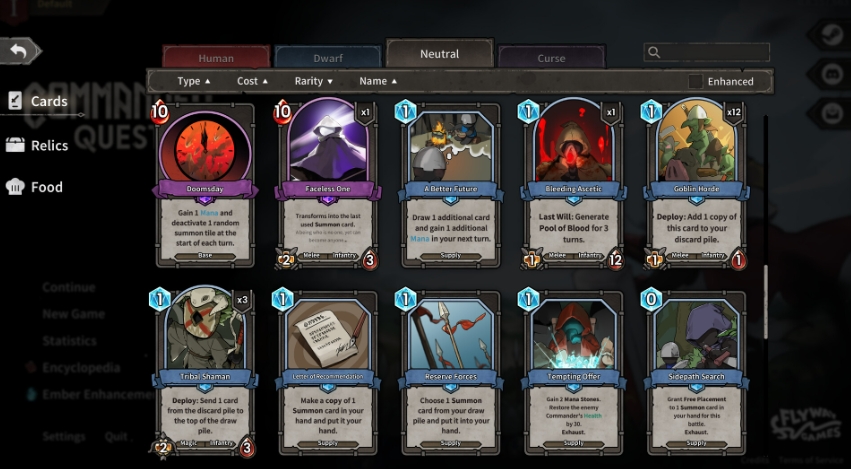Select the Faceless One card

click(x=328, y=185)
